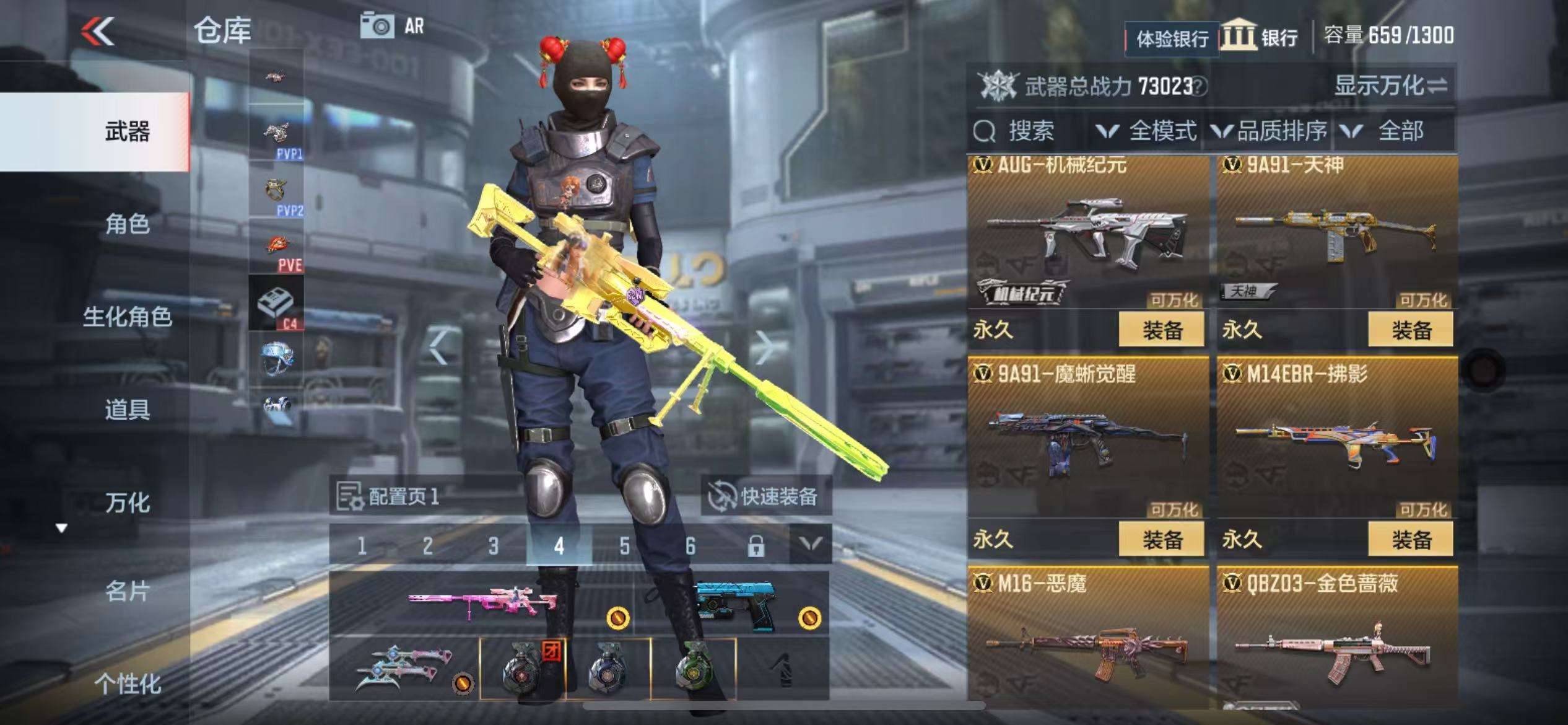Open the AR camera view

point(392,26)
